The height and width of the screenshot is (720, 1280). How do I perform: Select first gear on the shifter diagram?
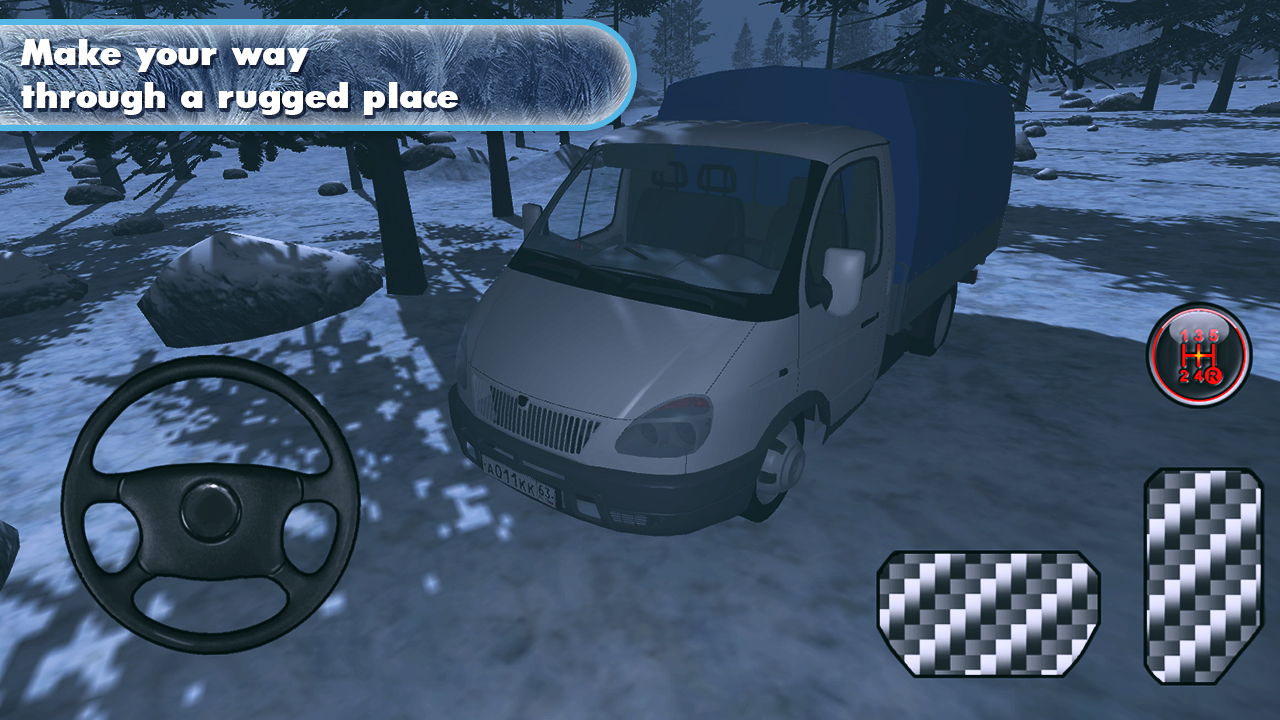(1184, 335)
